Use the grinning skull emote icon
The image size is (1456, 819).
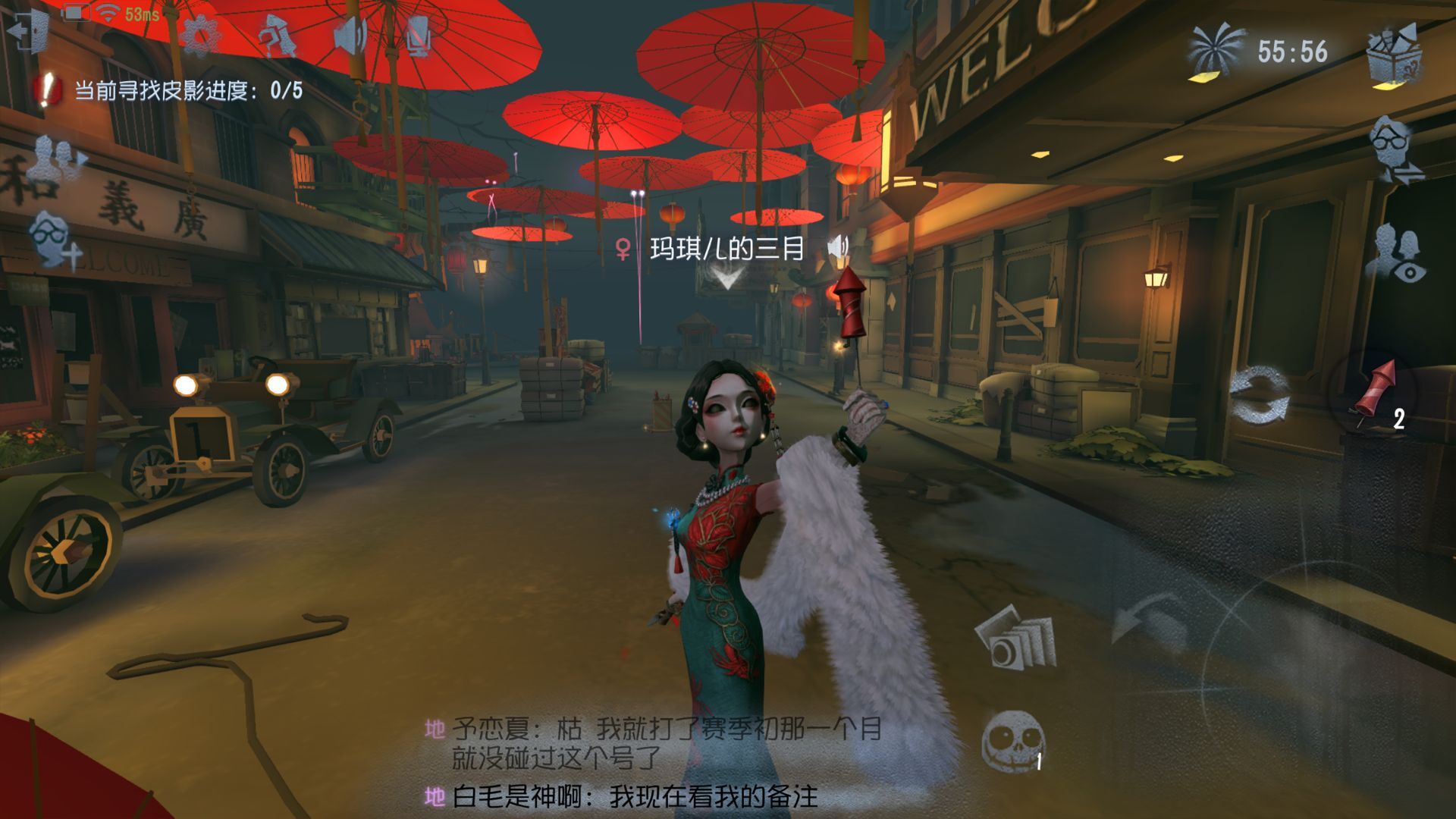point(1013,741)
